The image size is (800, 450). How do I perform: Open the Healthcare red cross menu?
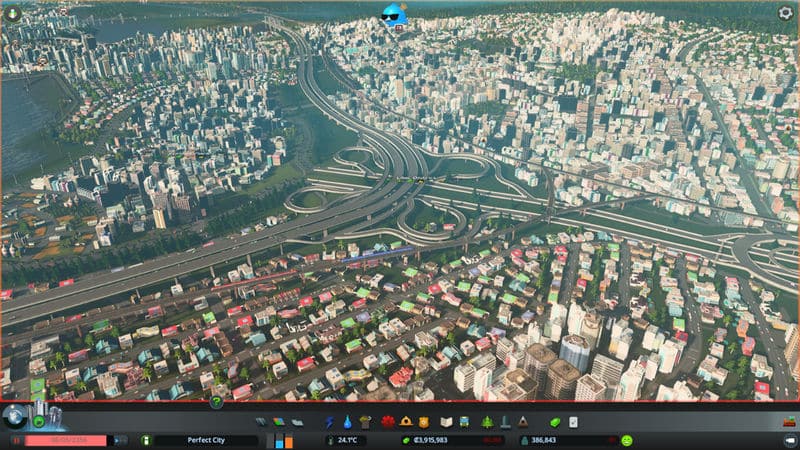click(388, 422)
